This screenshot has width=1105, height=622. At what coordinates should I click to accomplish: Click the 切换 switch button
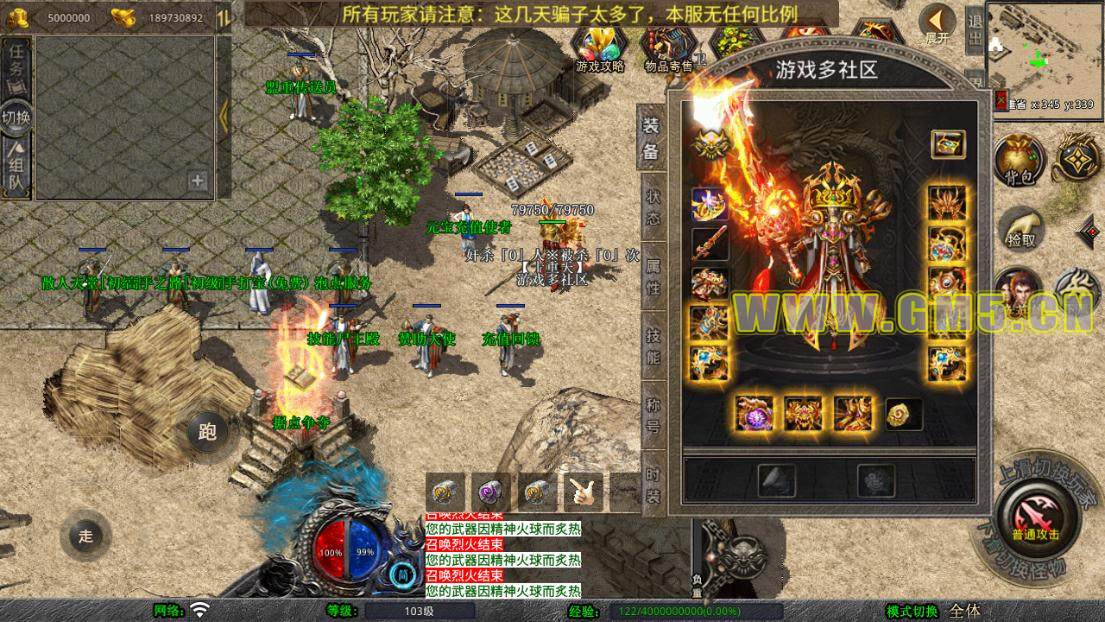[x=17, y=115]
